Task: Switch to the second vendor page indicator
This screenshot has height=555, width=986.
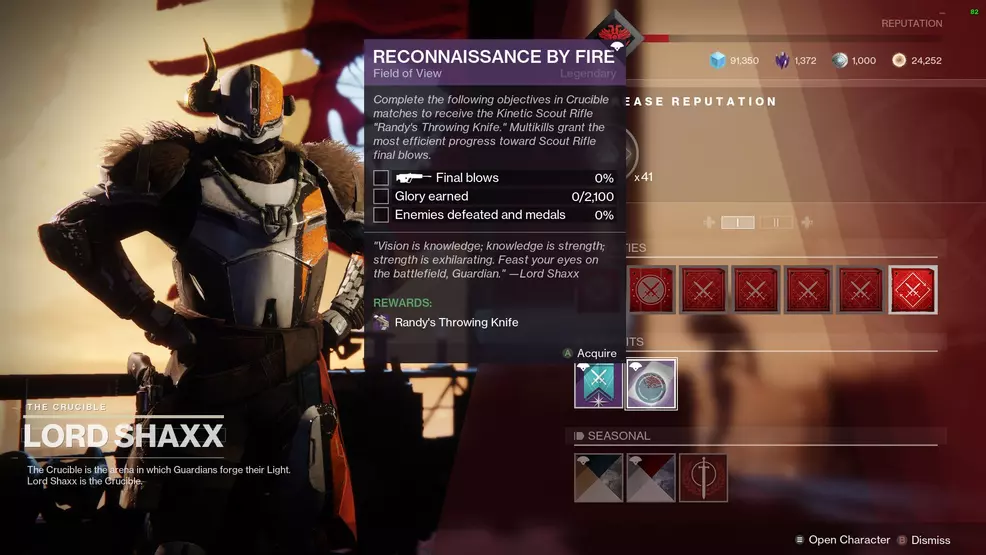Action: pos(775,222)
